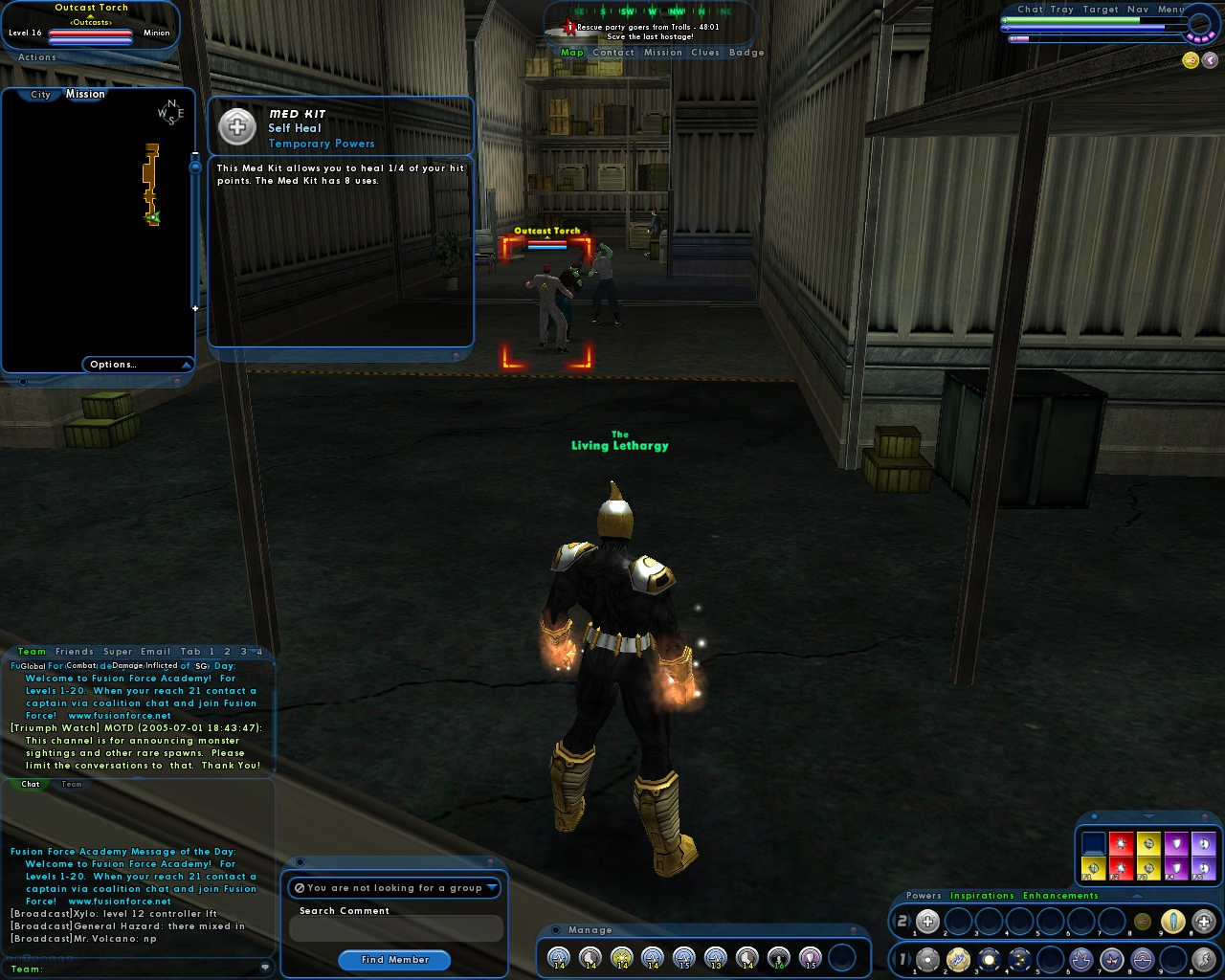Click the ring-shaped power icon in slot 8

tap(1141, 958)
